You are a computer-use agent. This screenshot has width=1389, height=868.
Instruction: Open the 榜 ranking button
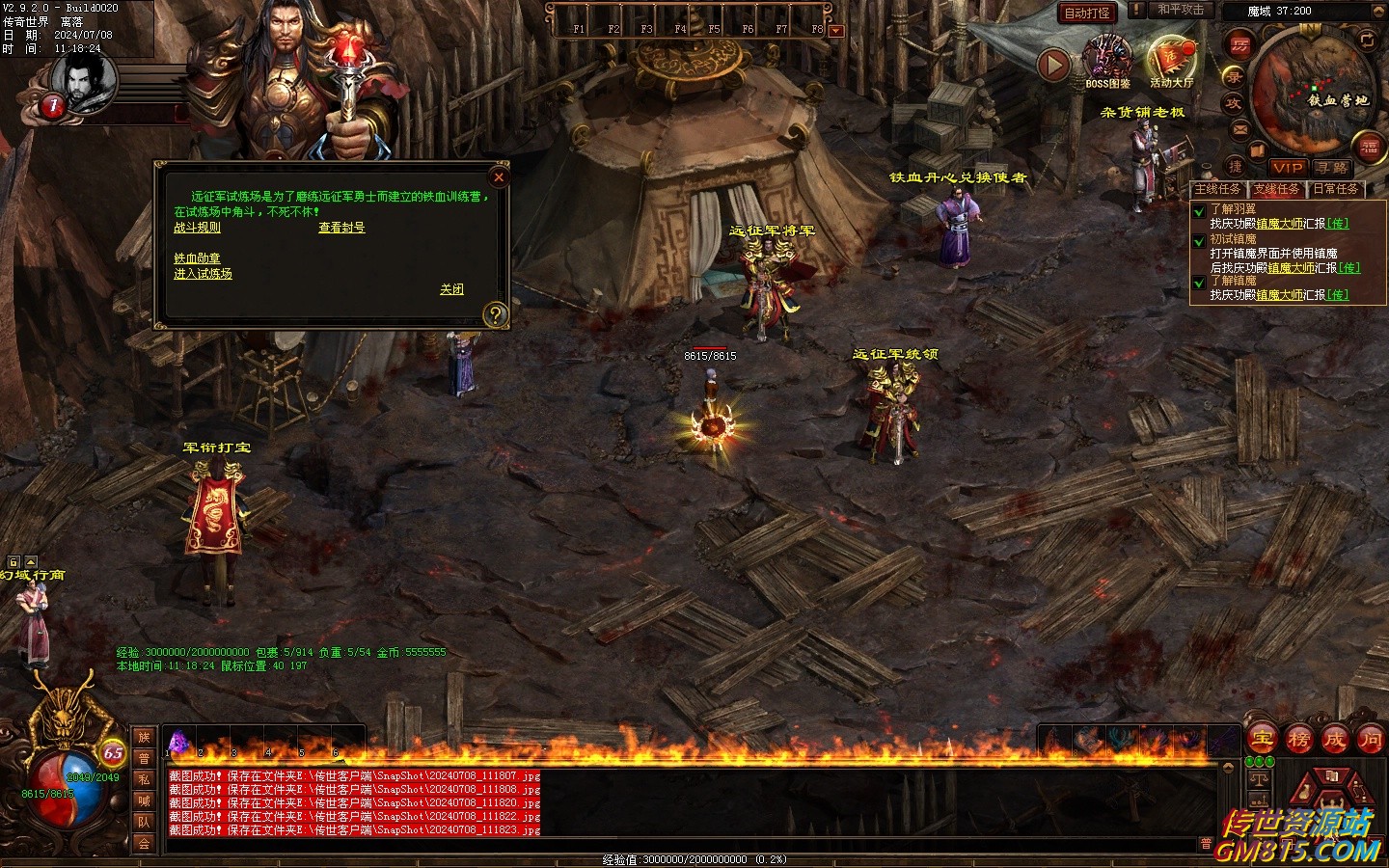pyautogui.click(x=1298, y=740)
